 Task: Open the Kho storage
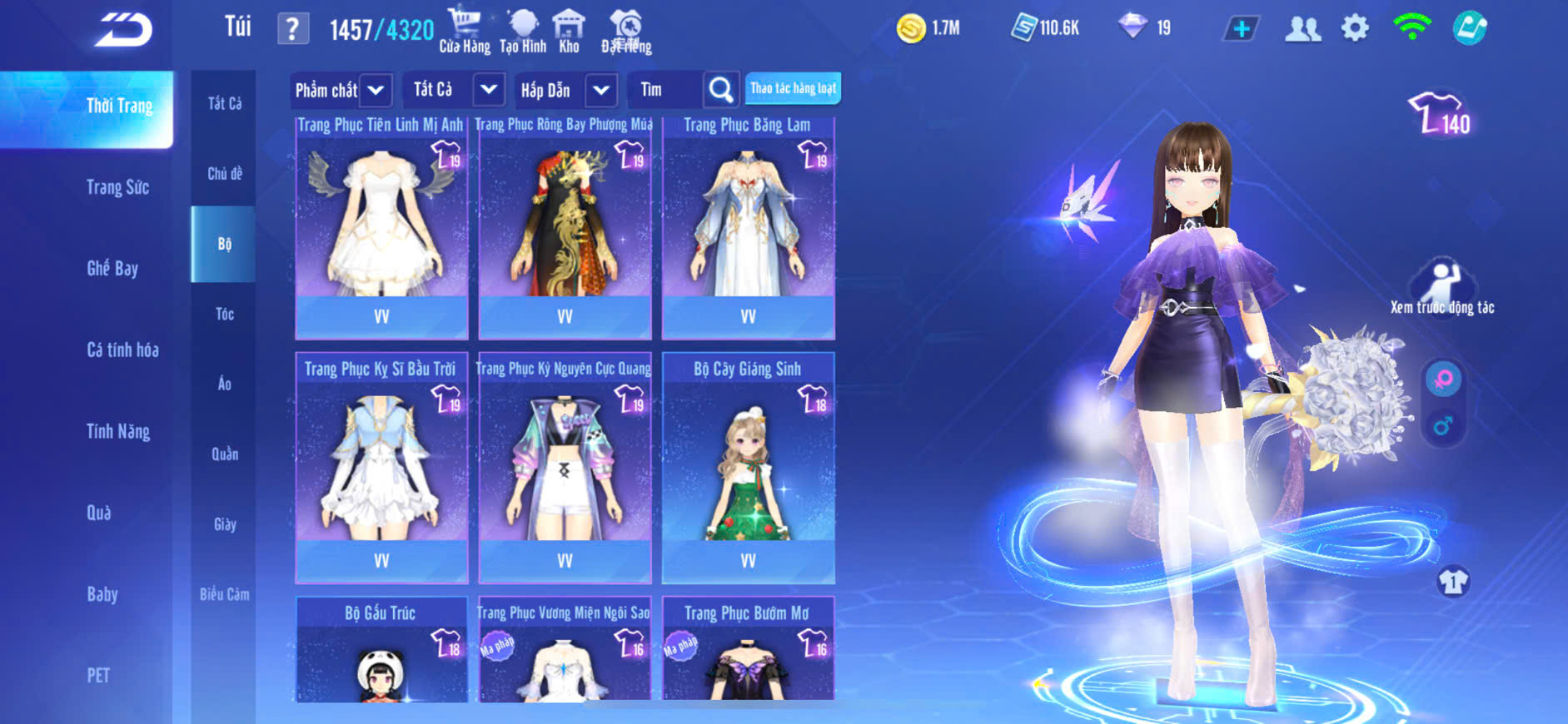[x=569, y=31]
